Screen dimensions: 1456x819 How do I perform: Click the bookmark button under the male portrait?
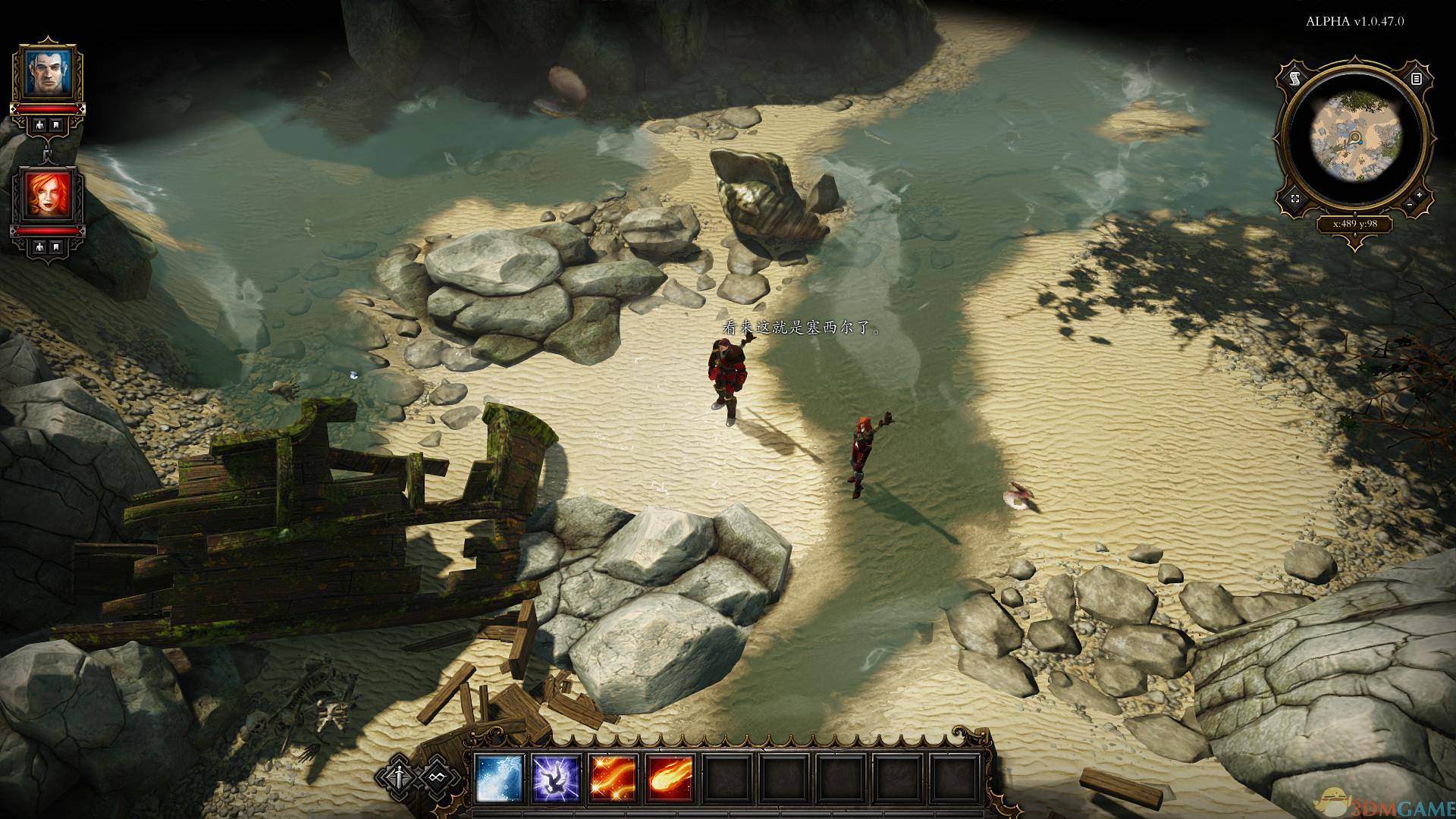[x=57, y=124]
